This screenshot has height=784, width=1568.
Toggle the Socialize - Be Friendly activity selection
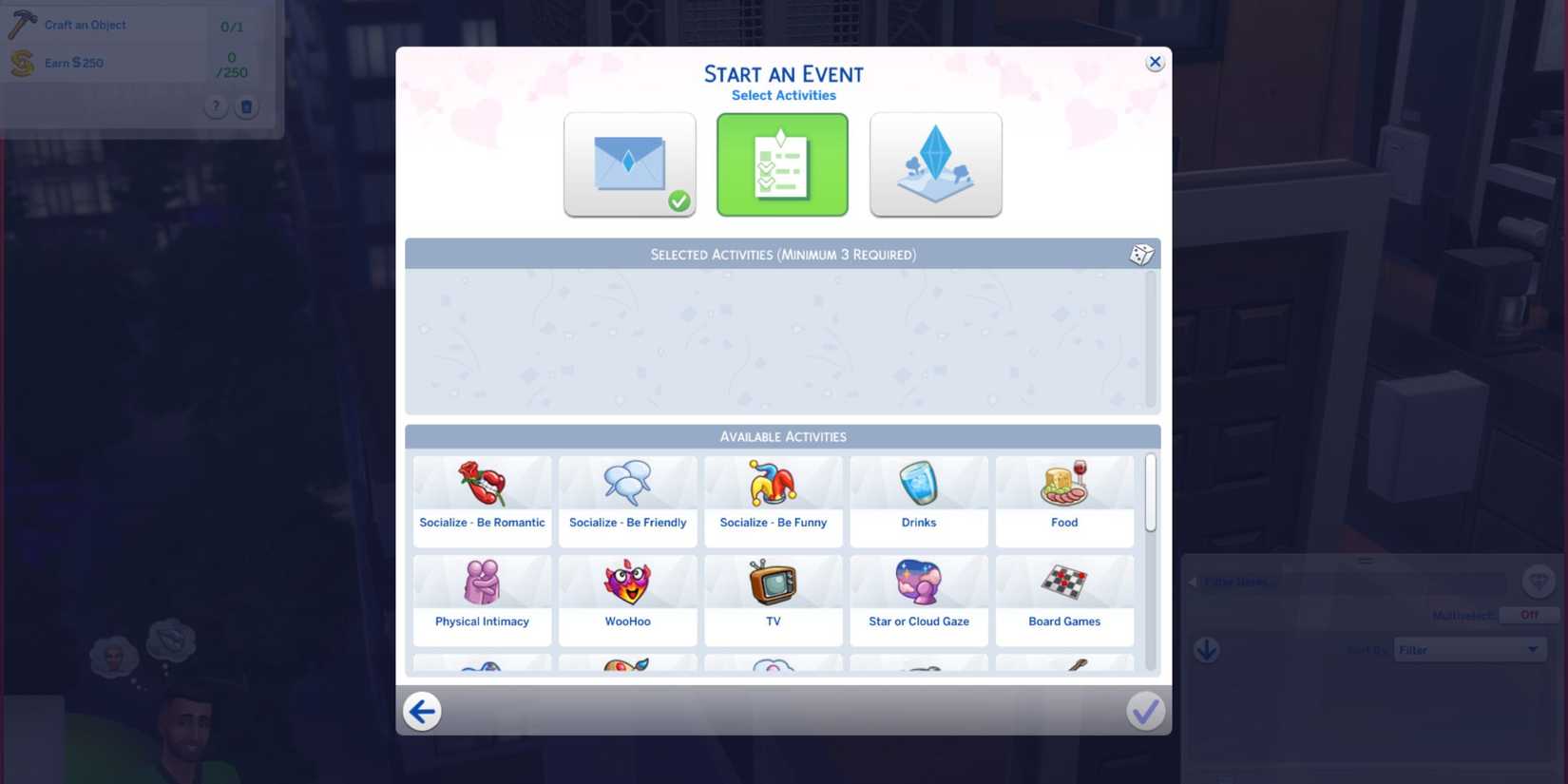click(x=627, y=499)
